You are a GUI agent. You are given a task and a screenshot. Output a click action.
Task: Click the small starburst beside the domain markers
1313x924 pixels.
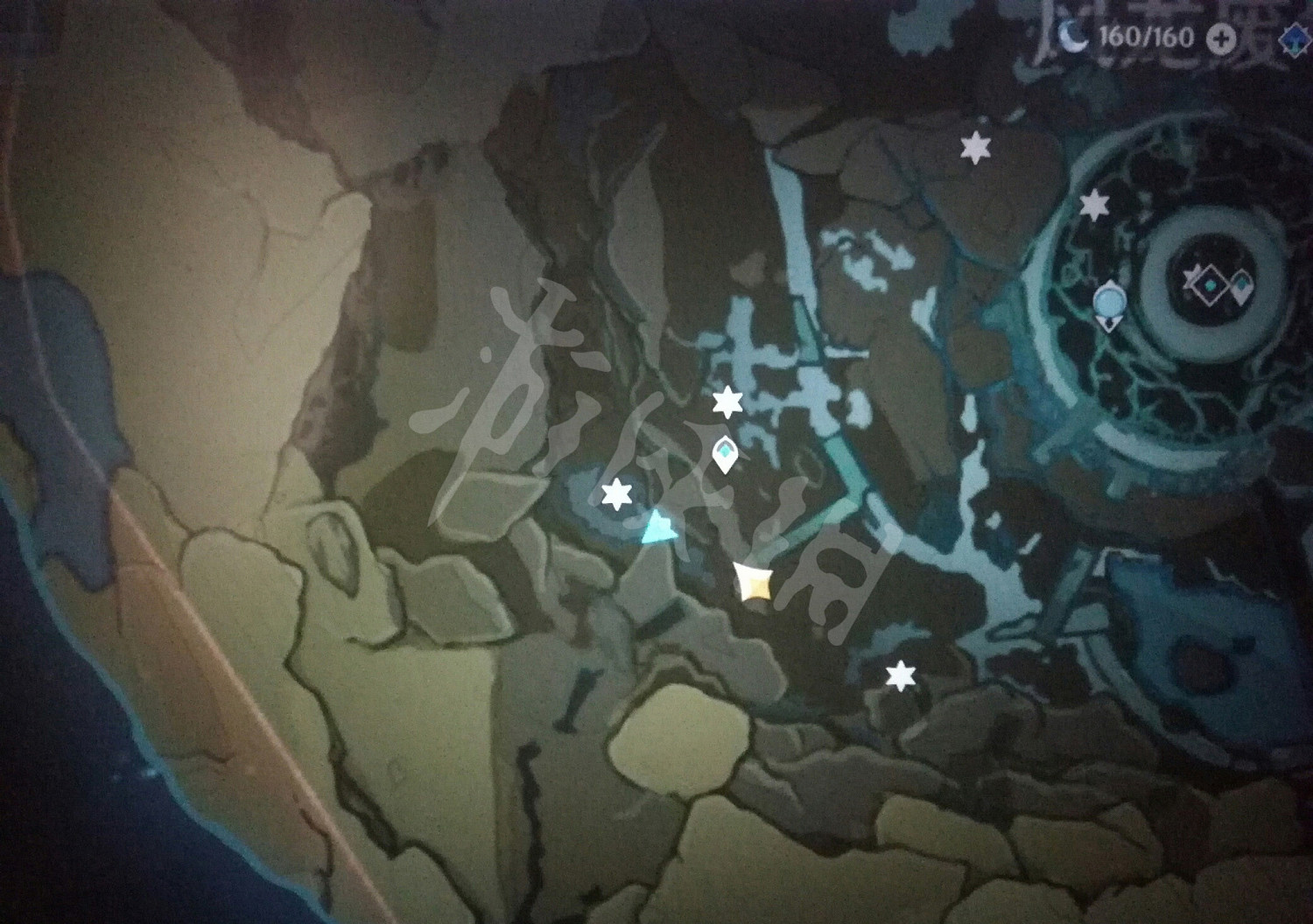(x=1190, y=276)
